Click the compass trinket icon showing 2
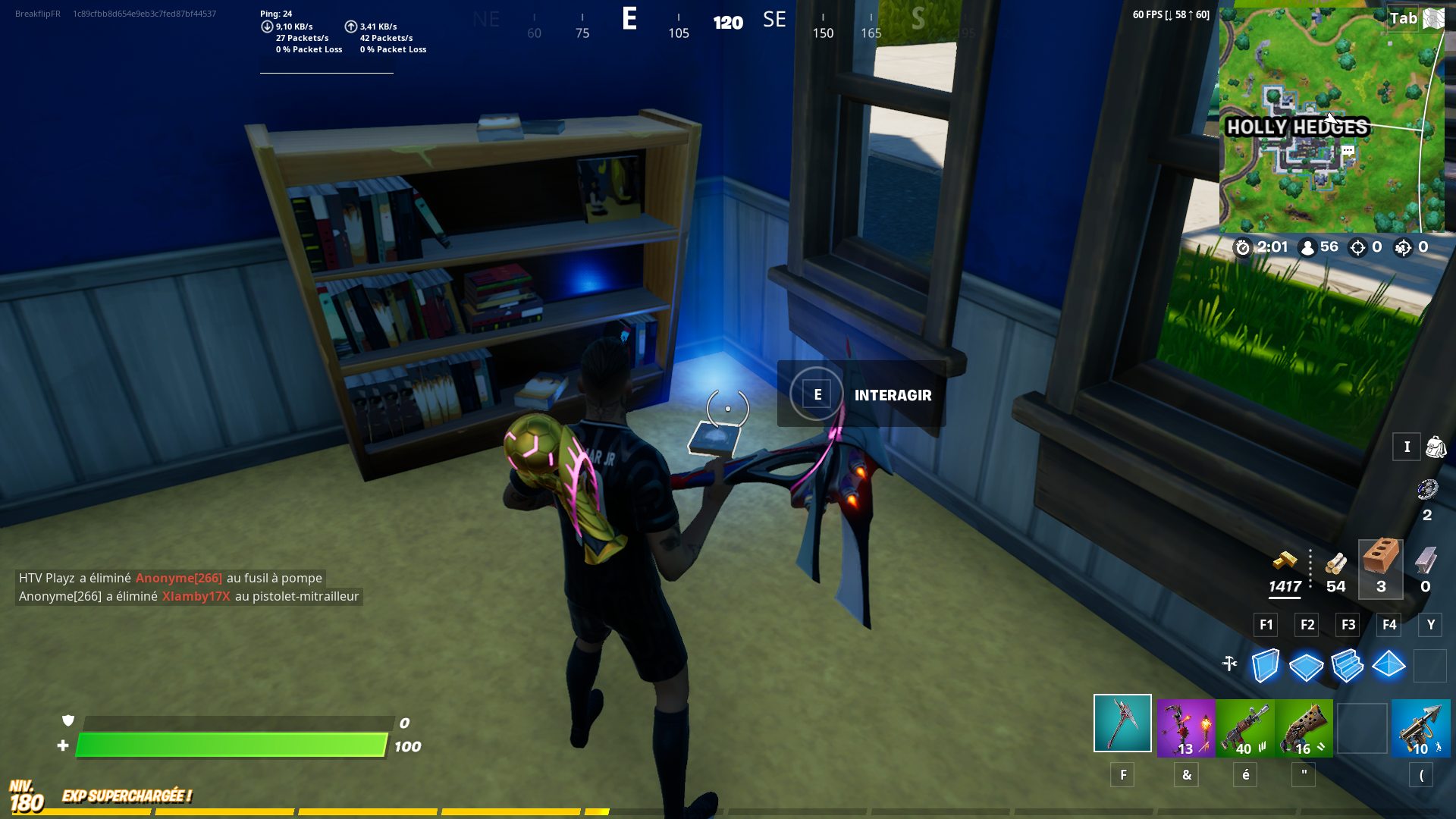Image resolution: width=1456 pixels, height=819 pixels. [x=1429, y=491]
